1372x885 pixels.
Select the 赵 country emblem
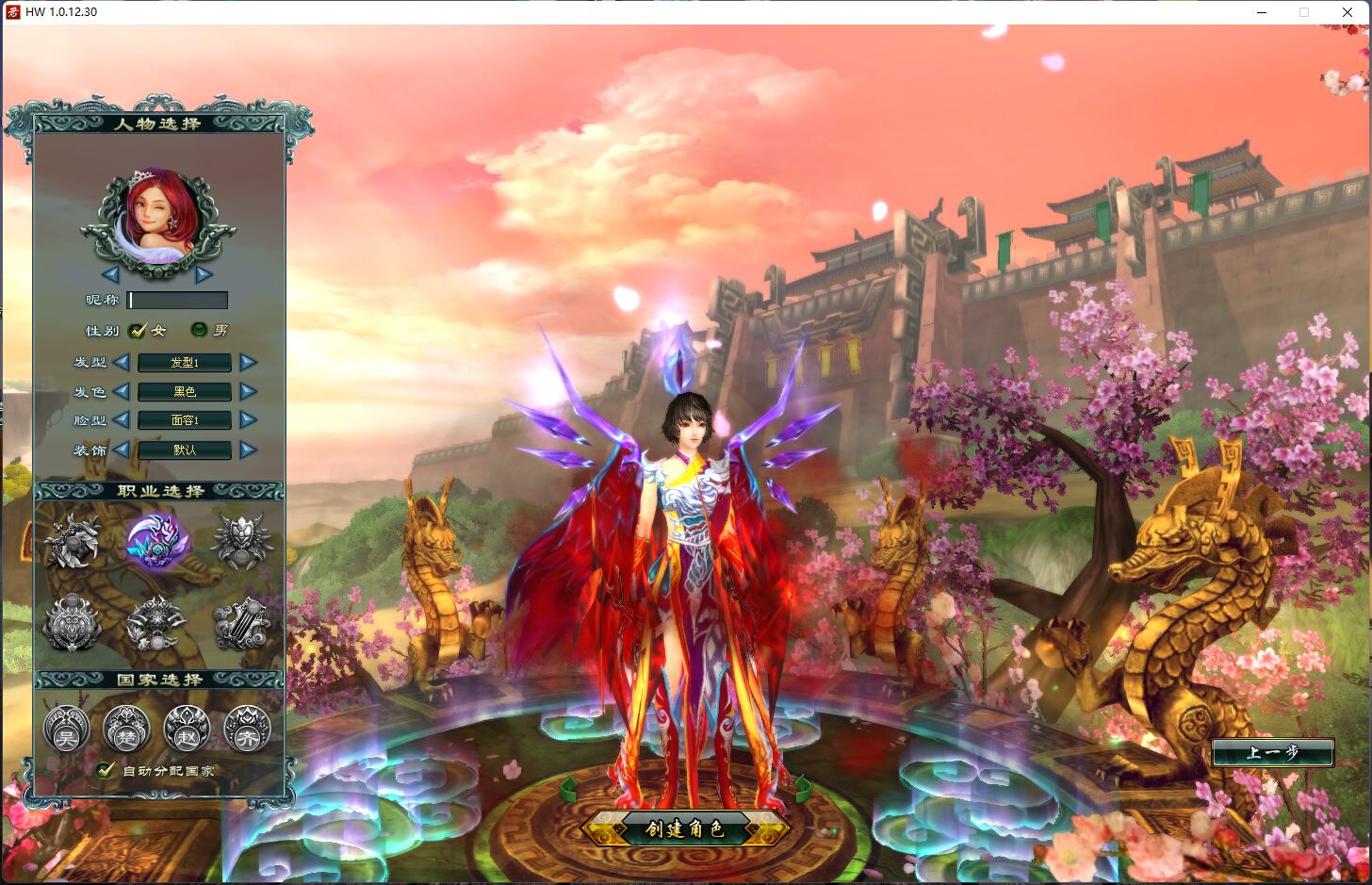tap(187, 729)
